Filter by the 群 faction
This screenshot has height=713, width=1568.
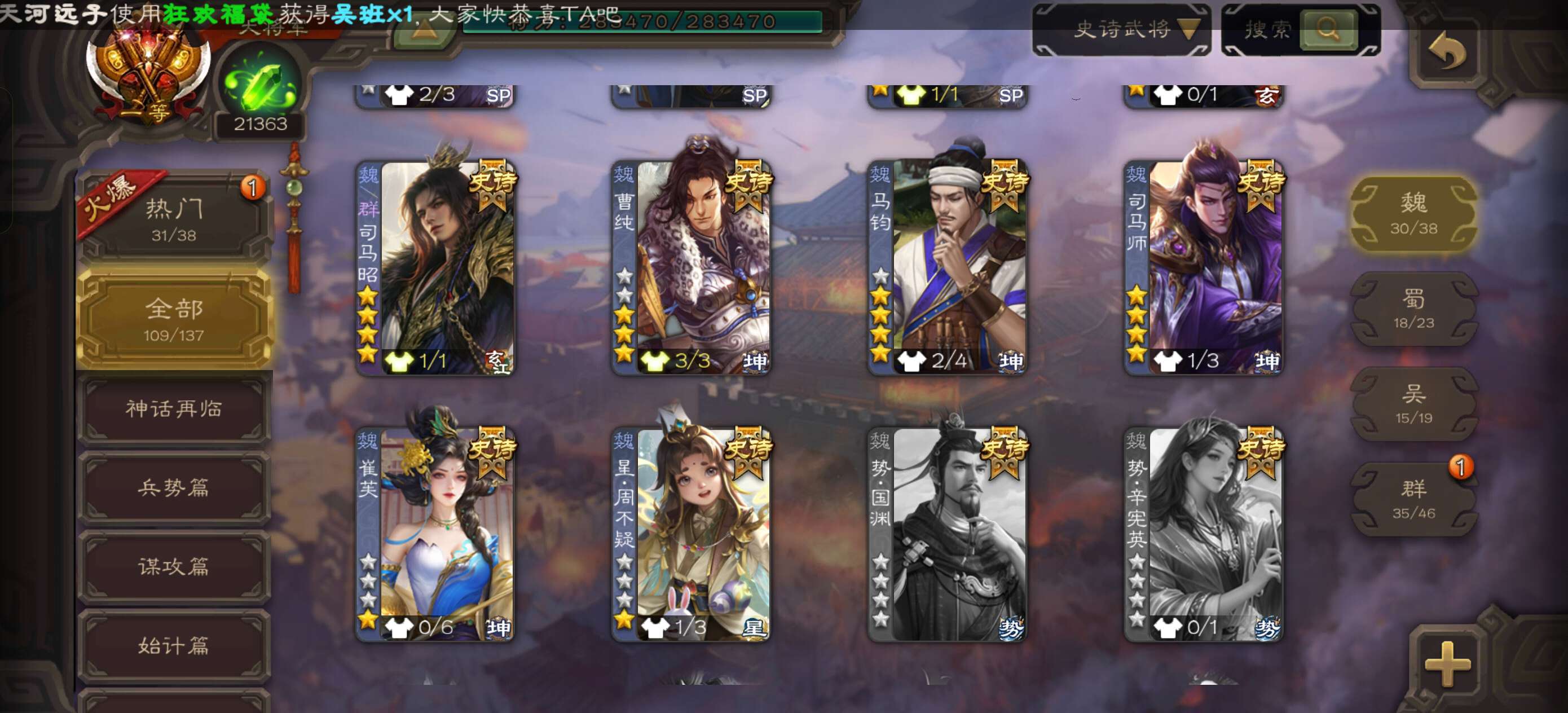pos(1413,499)
